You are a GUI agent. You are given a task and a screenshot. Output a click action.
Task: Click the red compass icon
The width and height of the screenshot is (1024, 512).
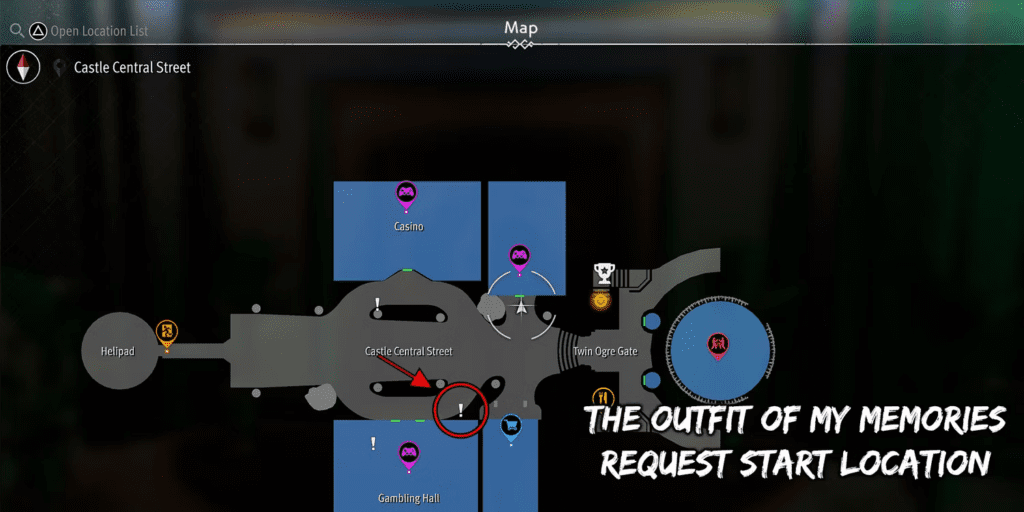(x=22, y=68)
